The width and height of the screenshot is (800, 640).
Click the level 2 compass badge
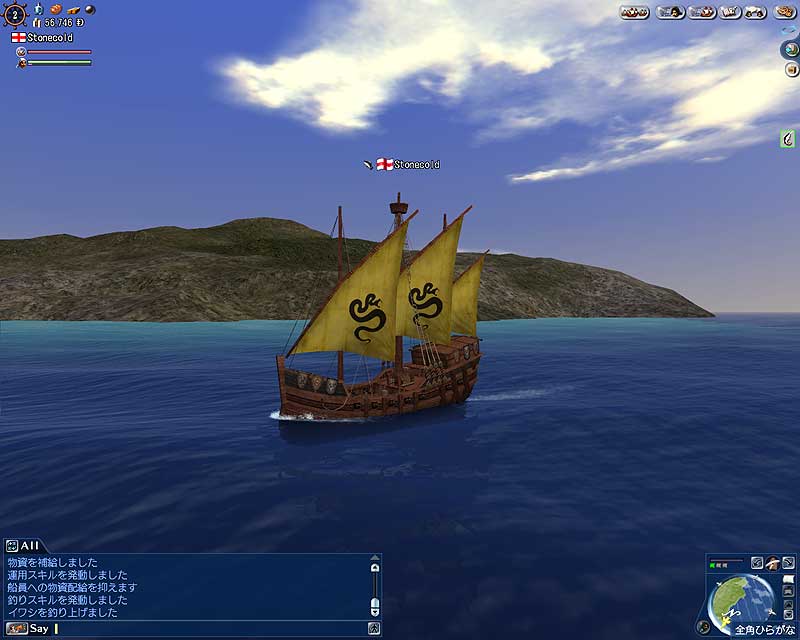14,14
